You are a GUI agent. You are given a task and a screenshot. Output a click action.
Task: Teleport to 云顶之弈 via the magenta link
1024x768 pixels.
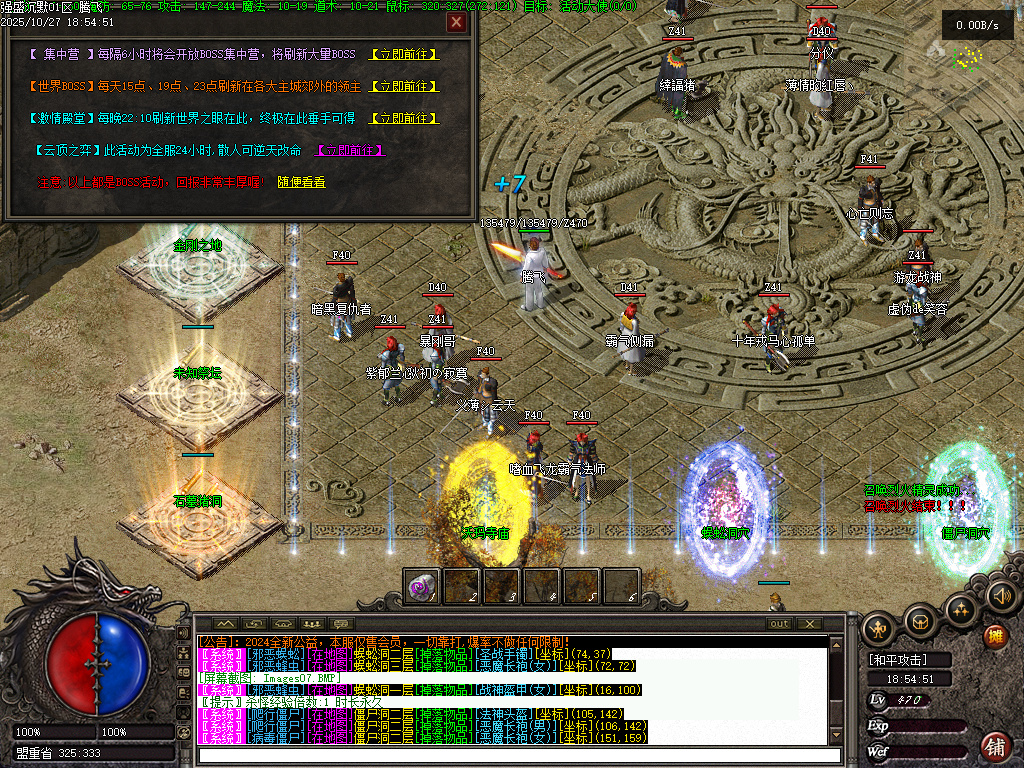point(350,150)
